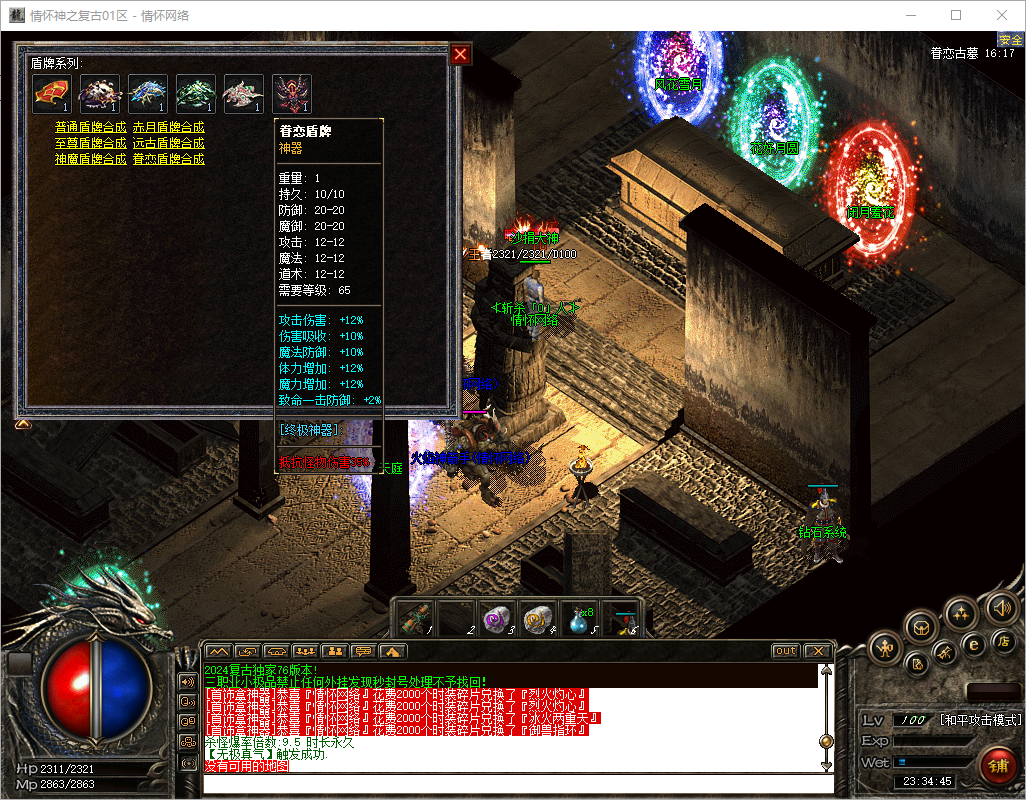Select the red and gold shield item
The image size is (1026, 800).
tap(51, 94)
